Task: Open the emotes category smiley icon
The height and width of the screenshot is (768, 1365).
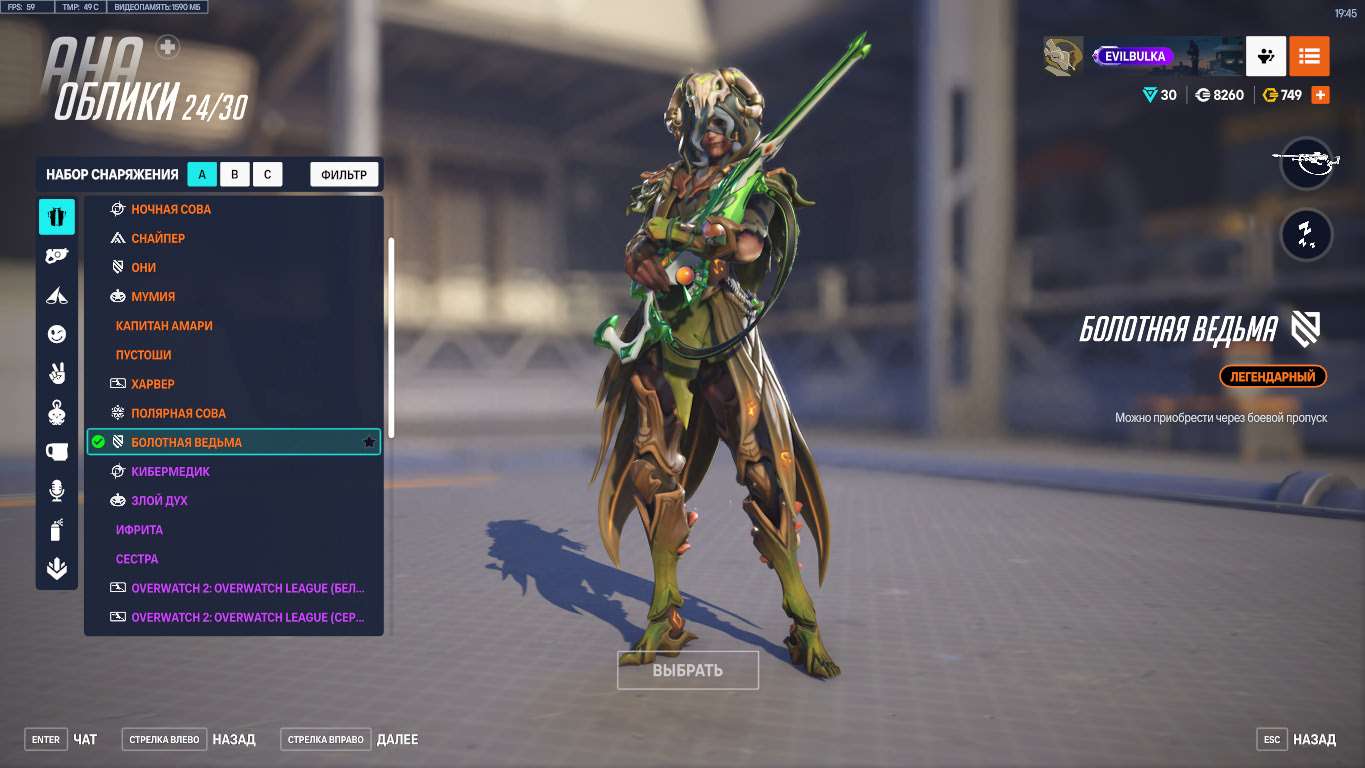Action: tap(56, 333)
